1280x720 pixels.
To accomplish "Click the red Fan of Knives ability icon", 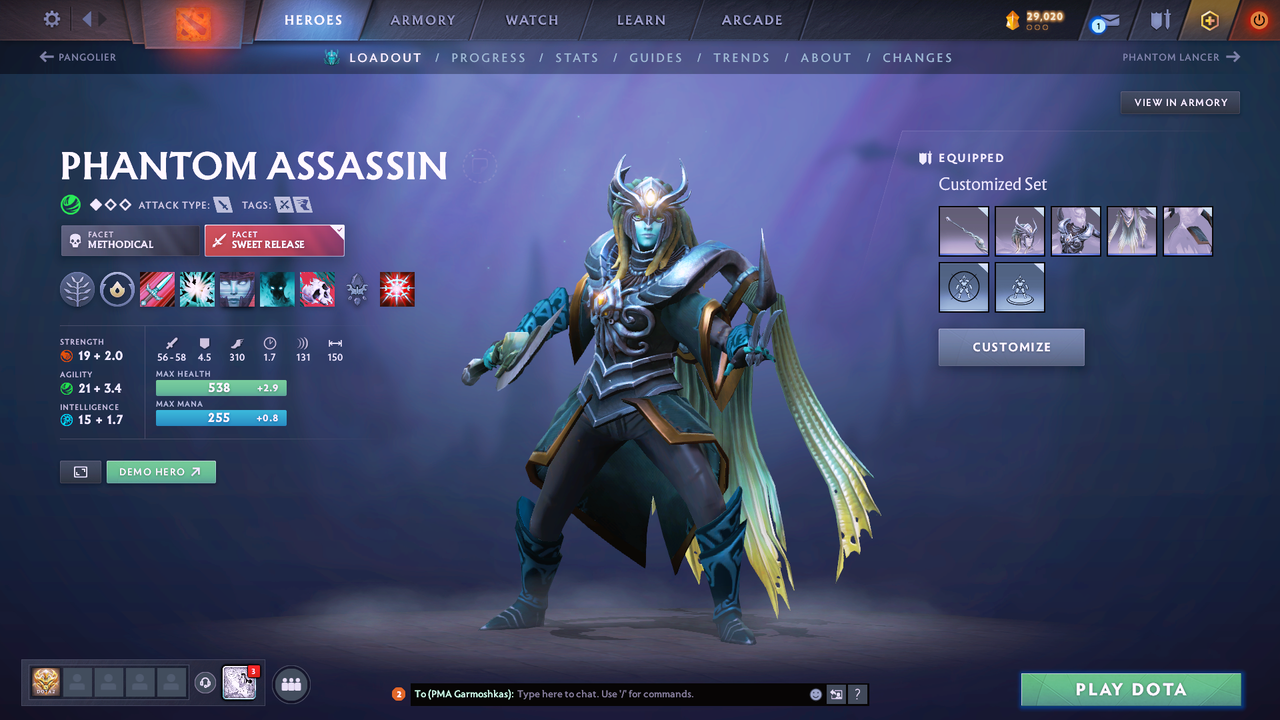I will click(397, 289).
